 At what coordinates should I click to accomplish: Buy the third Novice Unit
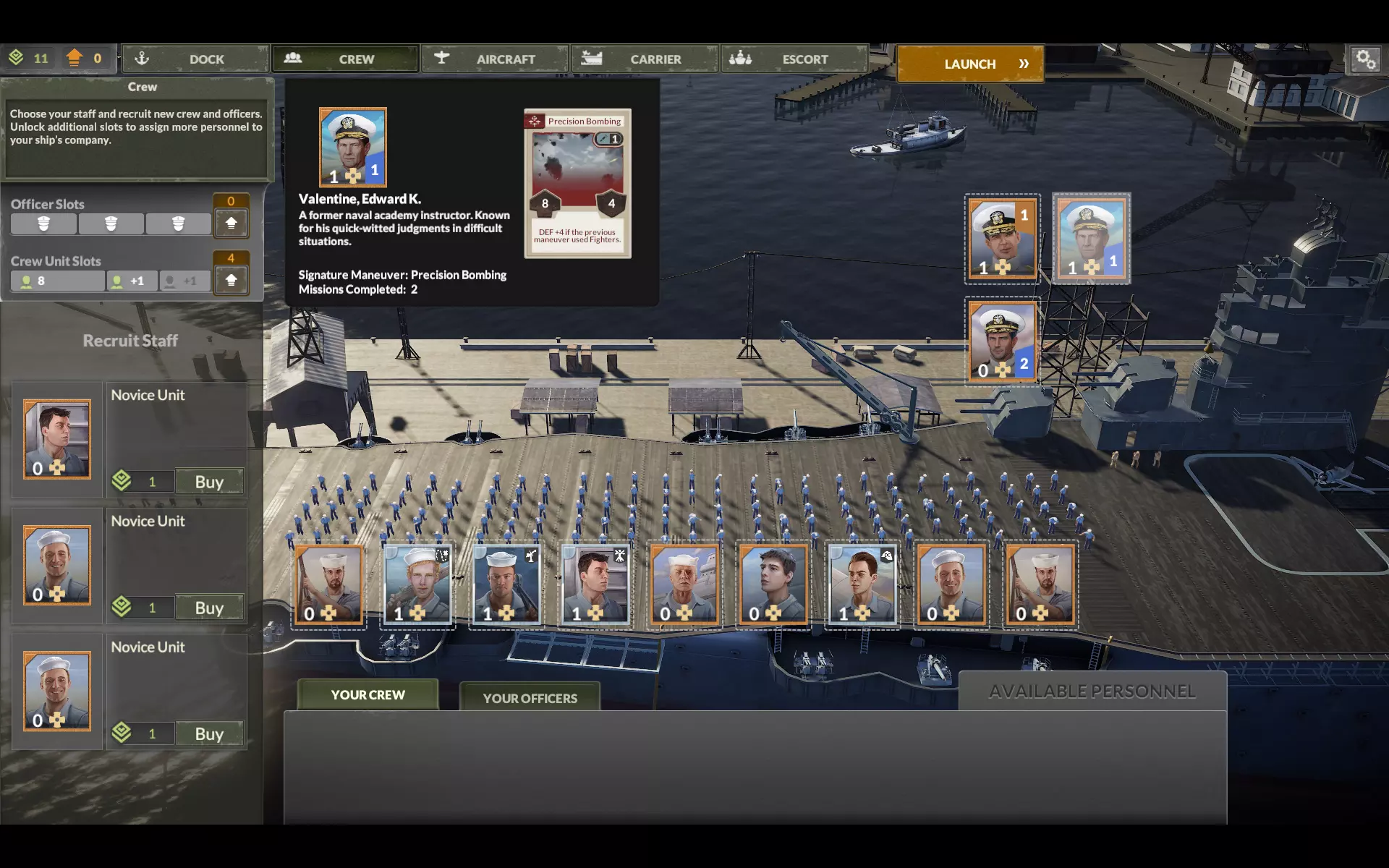point(209,733)
